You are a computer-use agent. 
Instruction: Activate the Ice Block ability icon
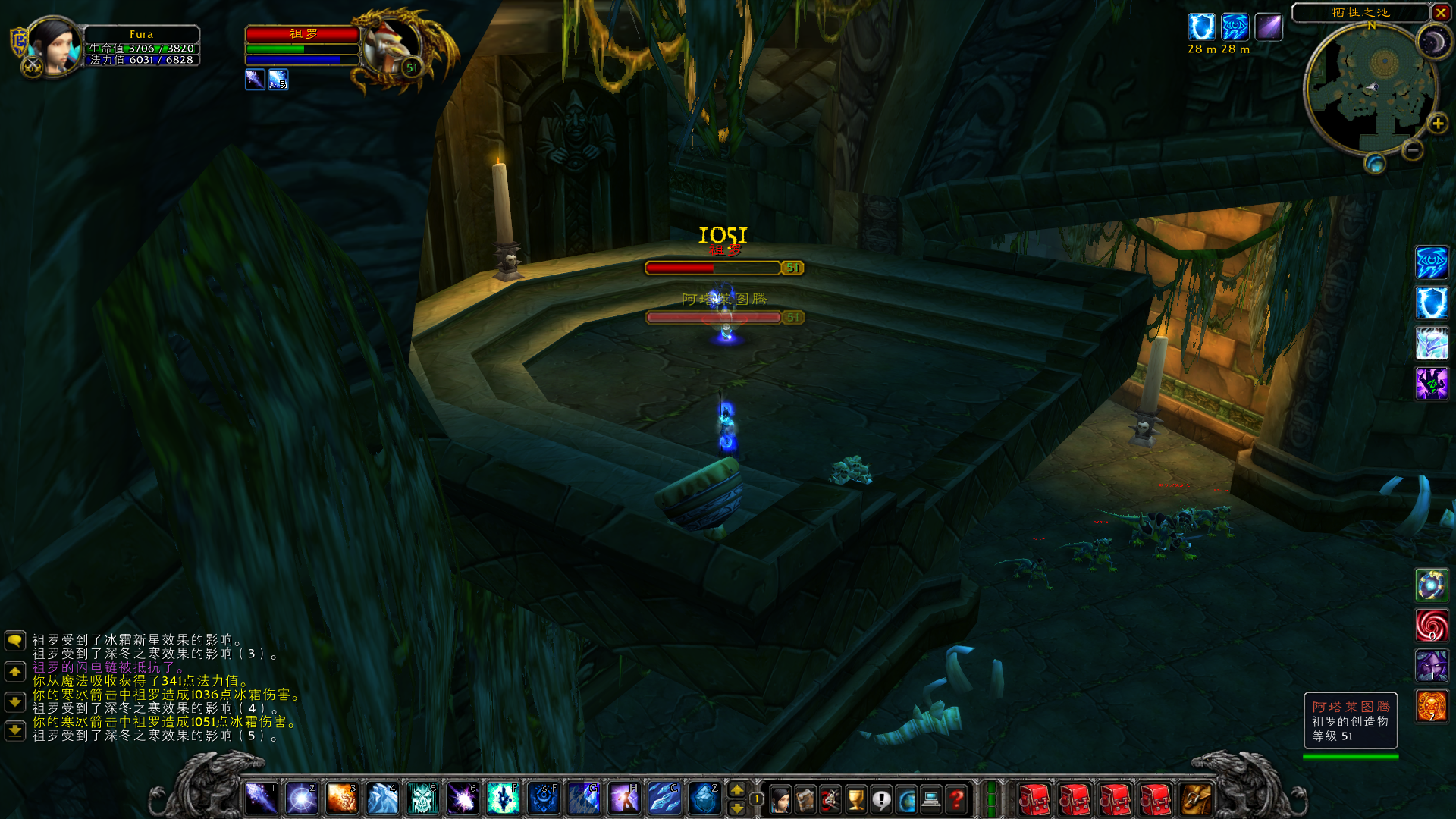704,799
